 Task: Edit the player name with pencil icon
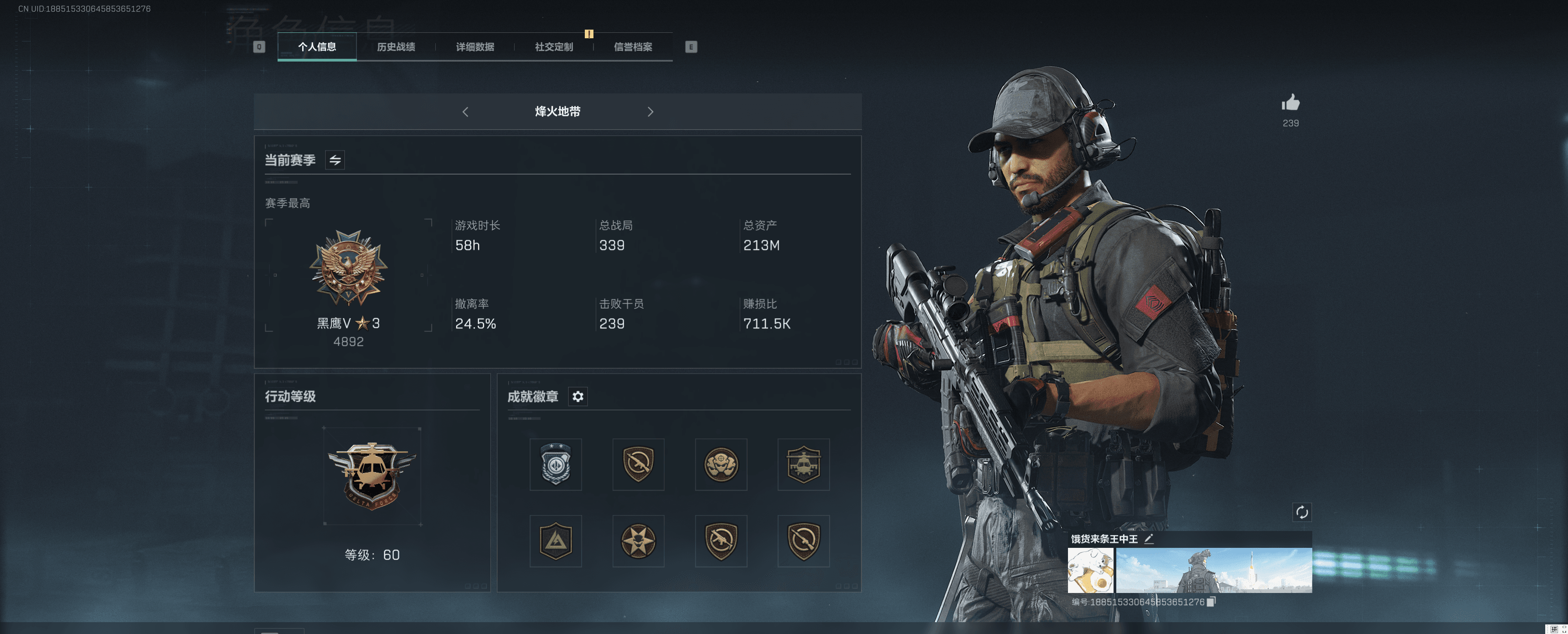1149,538
